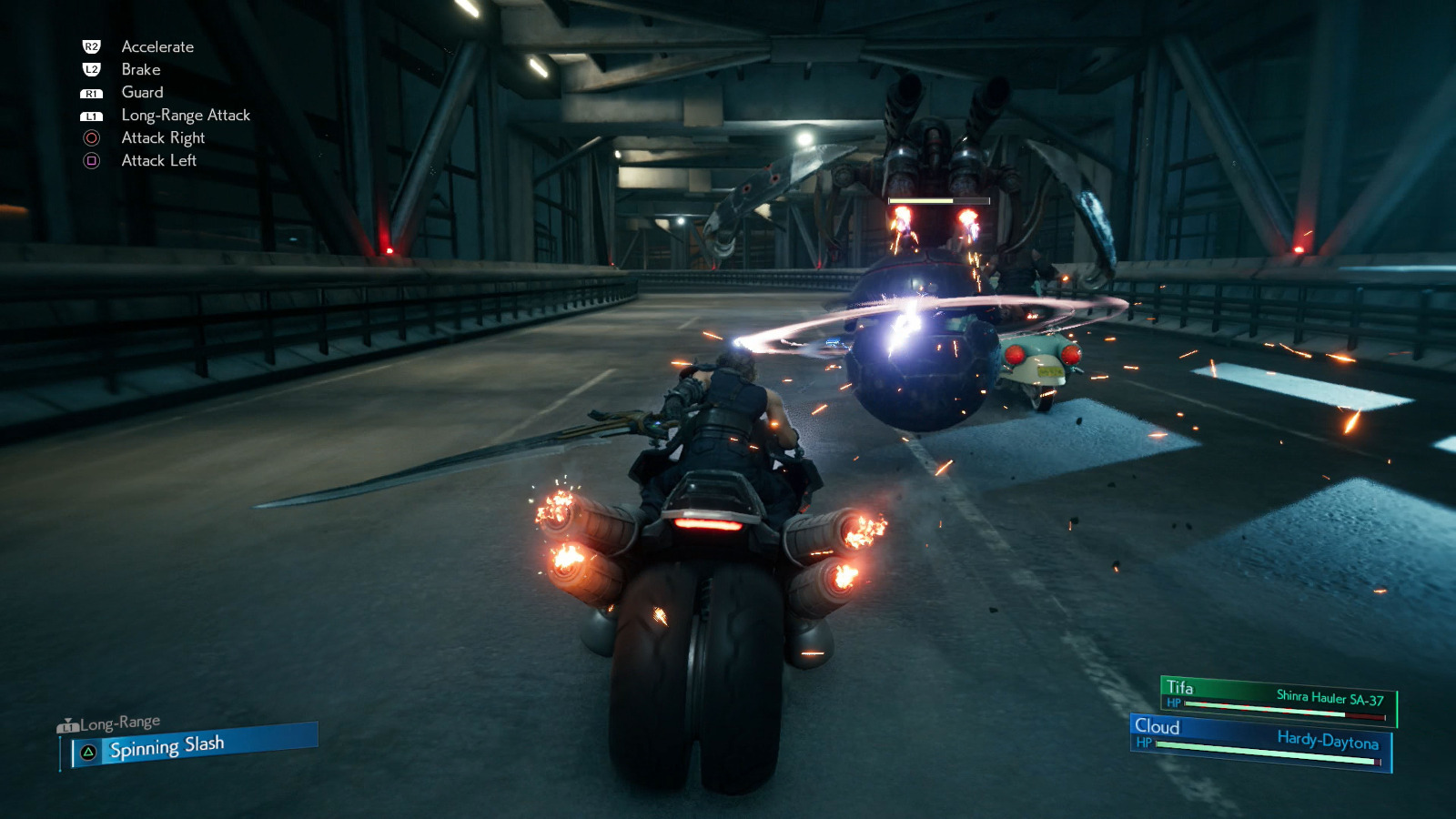
Task: Click the R1 Guard button icon
Action: pyautogui.click(x=90, y=92)
